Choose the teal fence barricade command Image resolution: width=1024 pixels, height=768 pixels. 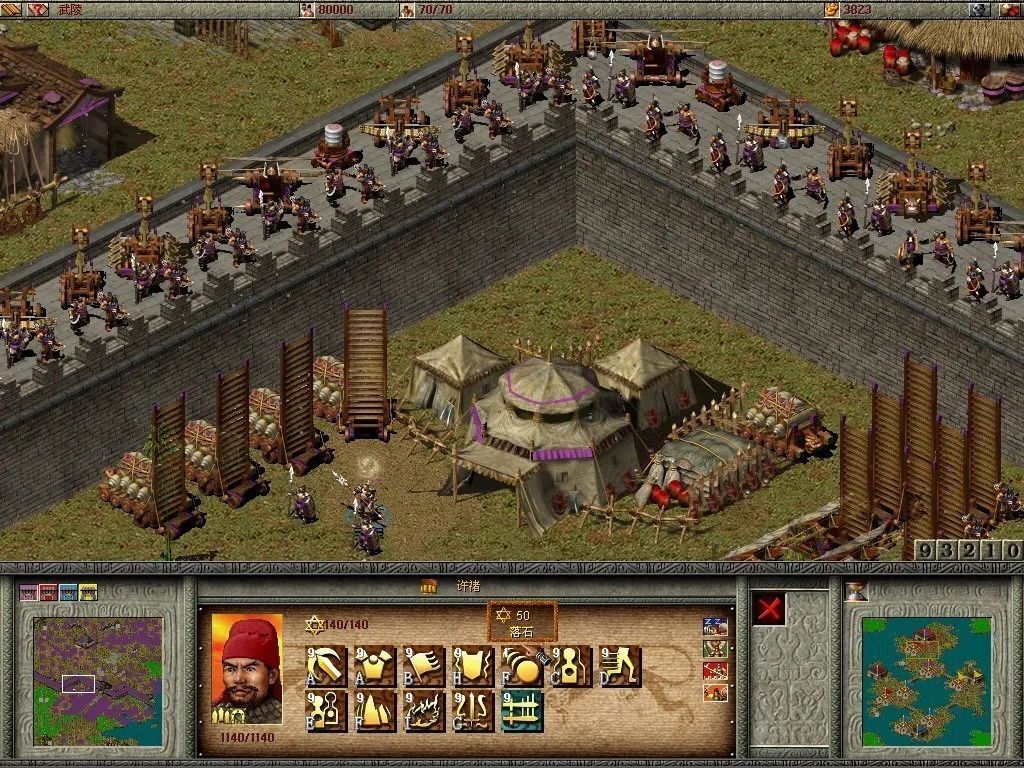(x=522, y=711)
